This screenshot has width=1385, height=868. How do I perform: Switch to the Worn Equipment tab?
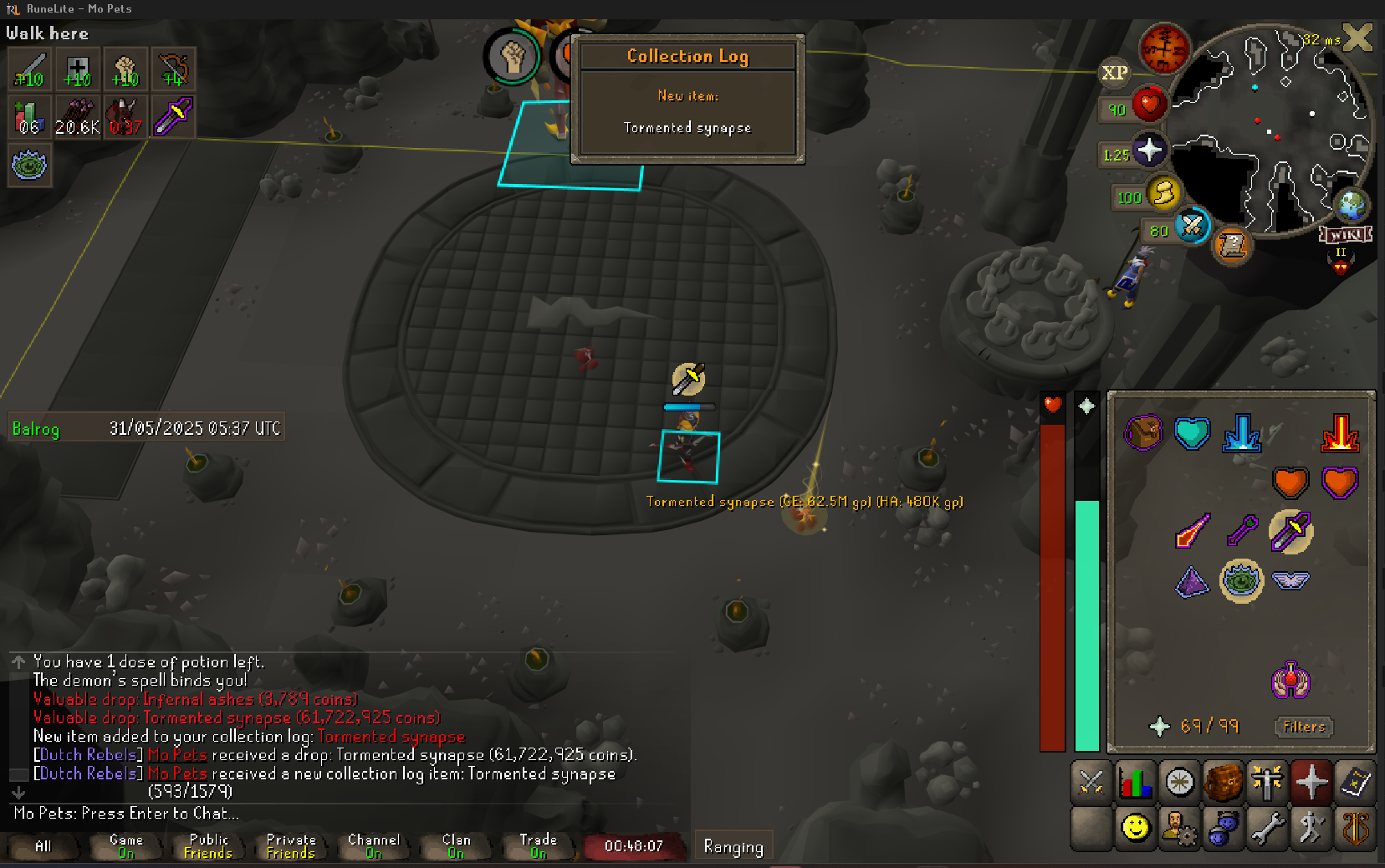coord(1267,783)
